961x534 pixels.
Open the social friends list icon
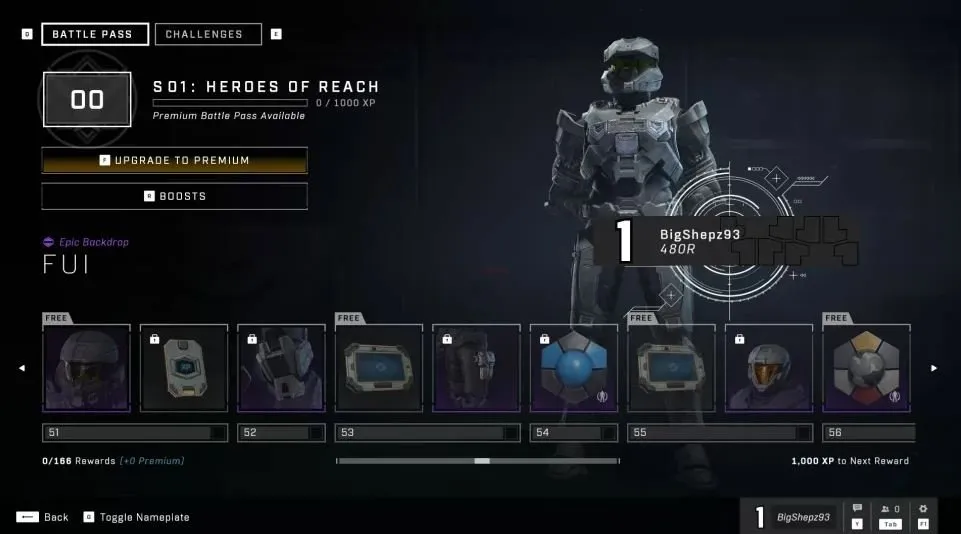pyautogui.click(x=889, y=509)
